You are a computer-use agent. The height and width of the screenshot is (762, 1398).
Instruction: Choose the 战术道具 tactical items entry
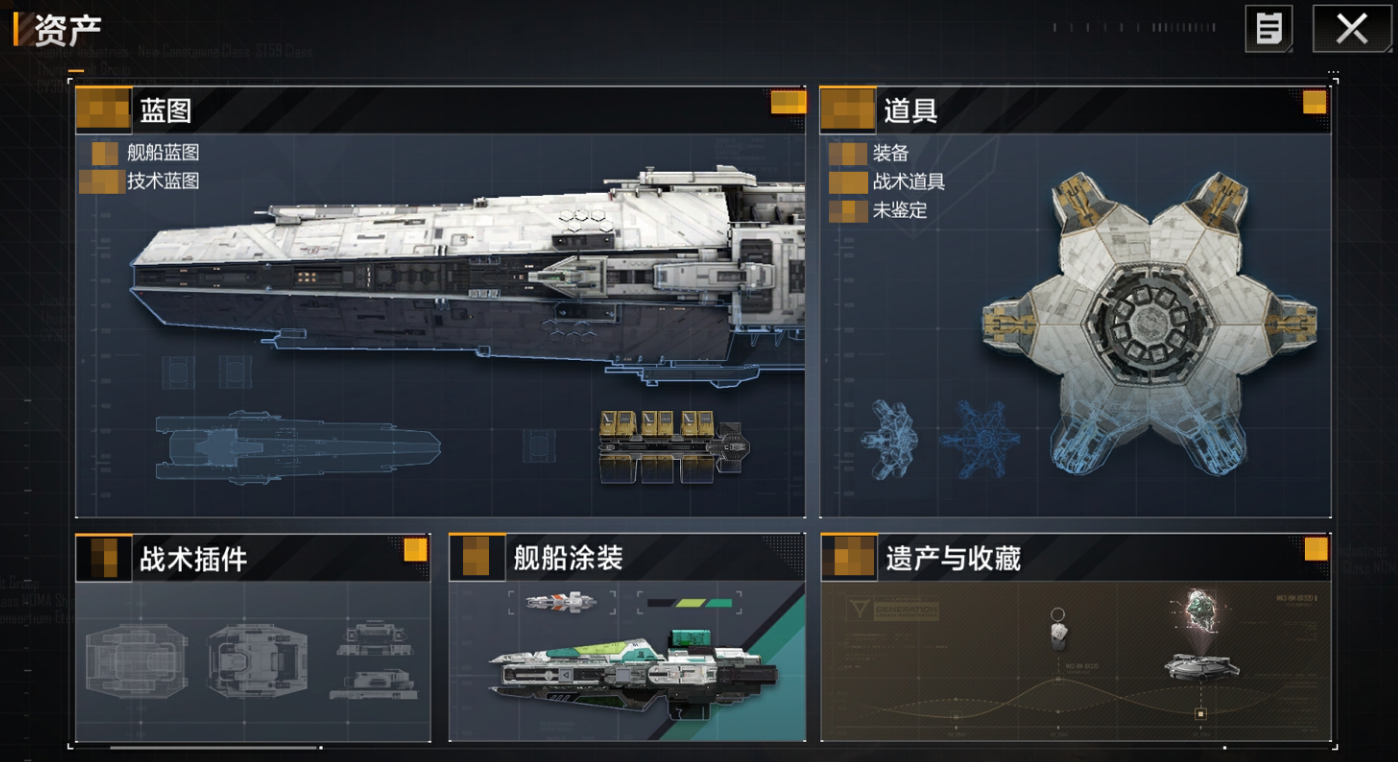908,181
